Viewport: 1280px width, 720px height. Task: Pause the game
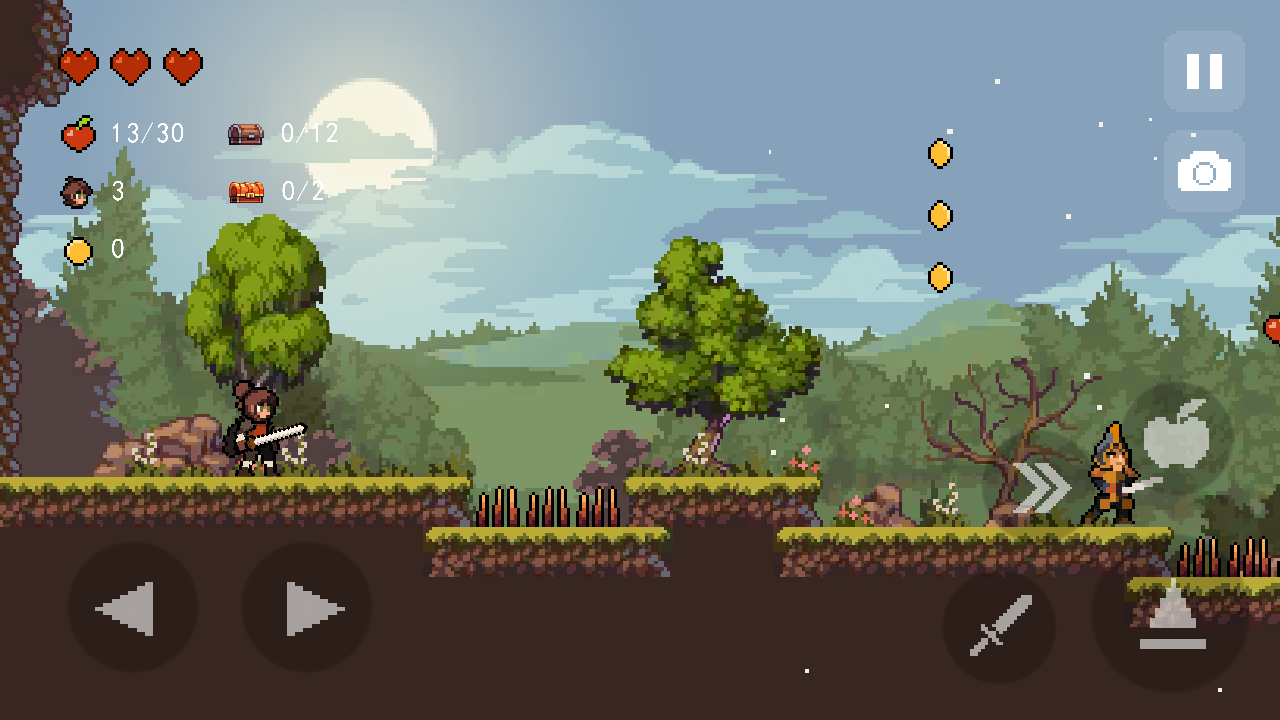[x=1204, y=71]
